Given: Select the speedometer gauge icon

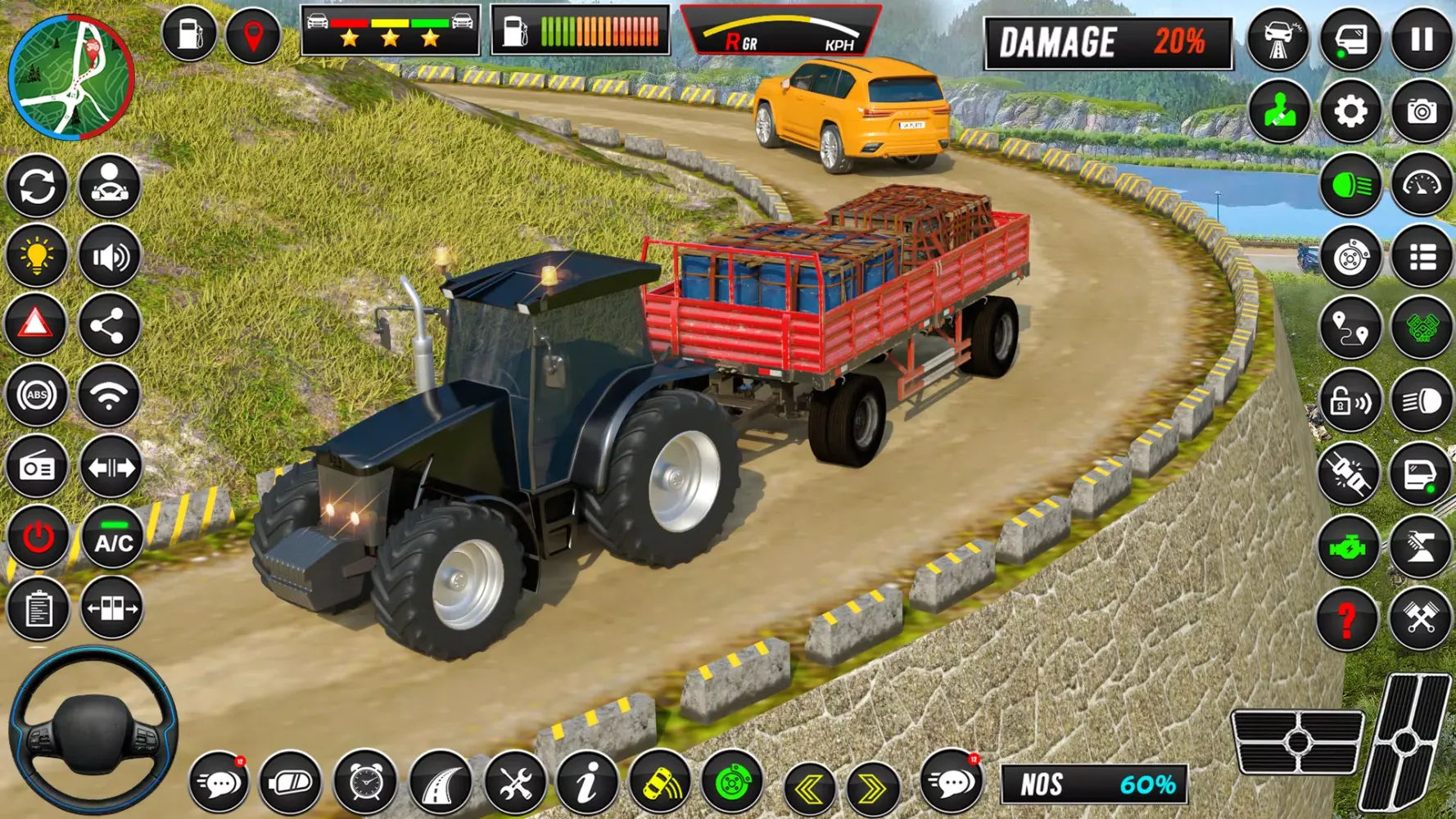Looking at the screenshot, I should (x=1422, y=184).
